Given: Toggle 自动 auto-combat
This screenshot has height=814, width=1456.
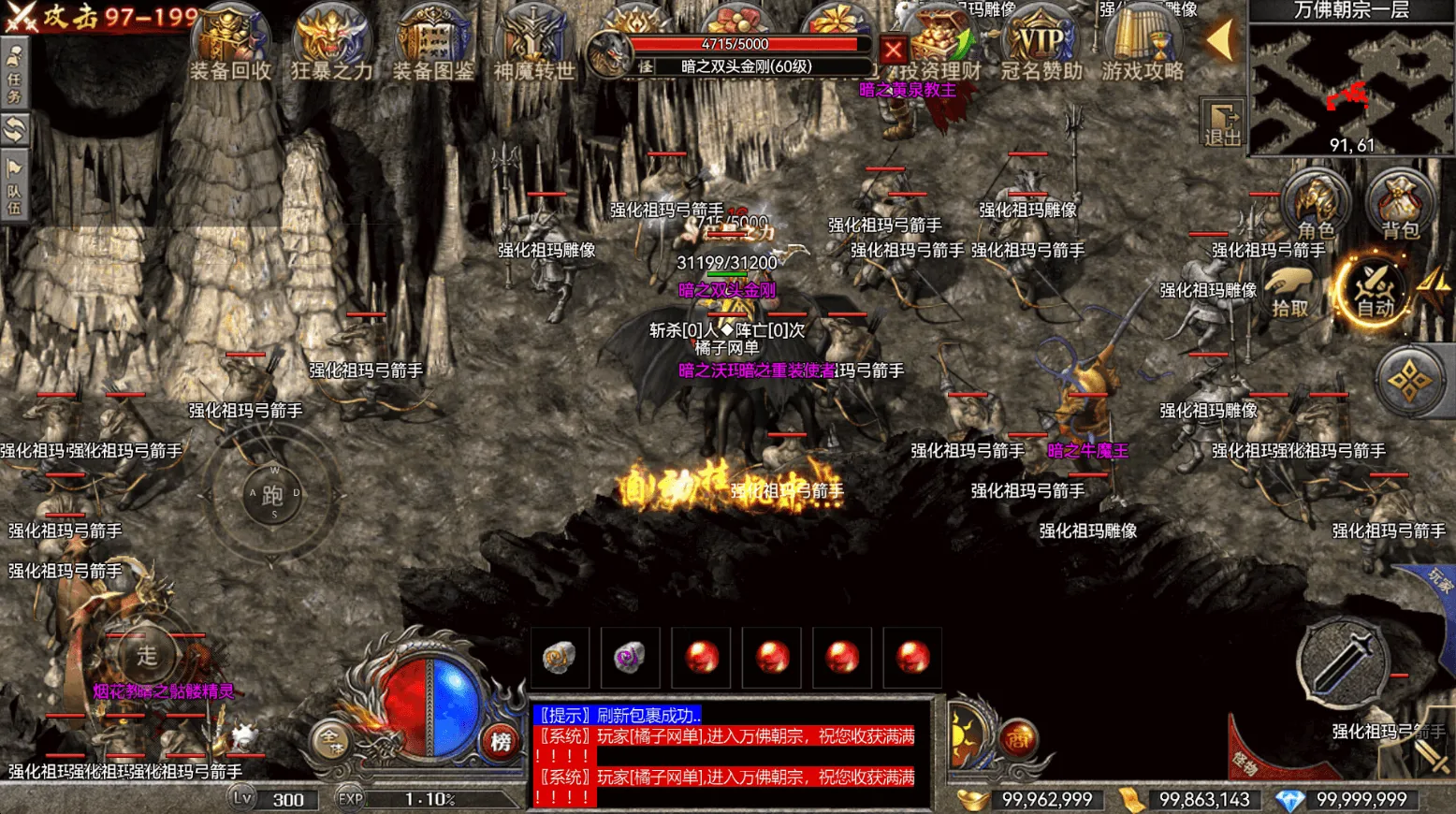Looking at the screenshot, I should [1375, 290].
